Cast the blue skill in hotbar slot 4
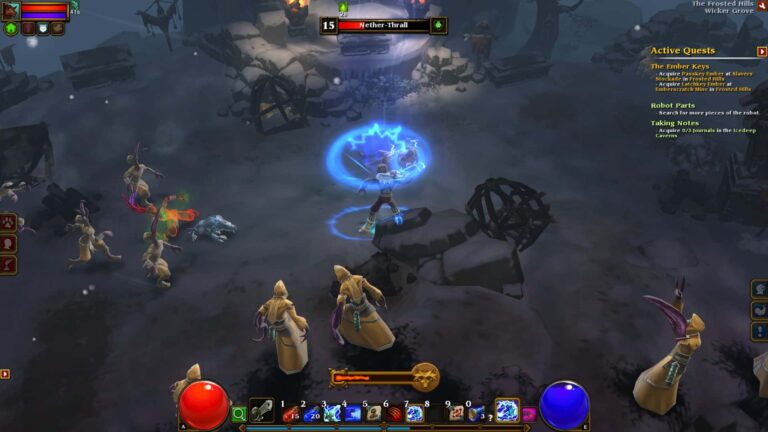Image resolution: width=768 pixels, height=432 pixels. pyautogui.click(x=352, y=411)
